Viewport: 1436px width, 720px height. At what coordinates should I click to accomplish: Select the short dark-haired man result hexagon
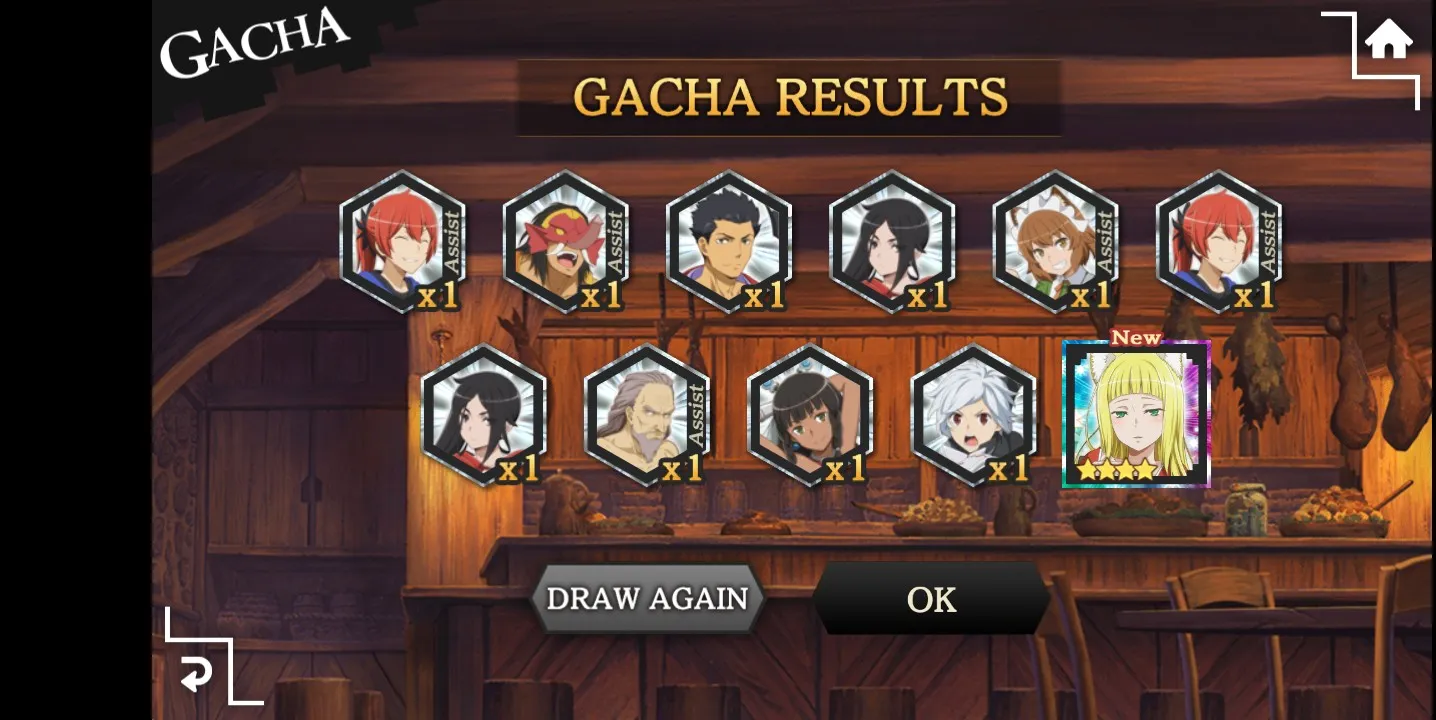[x=729, y=242]
